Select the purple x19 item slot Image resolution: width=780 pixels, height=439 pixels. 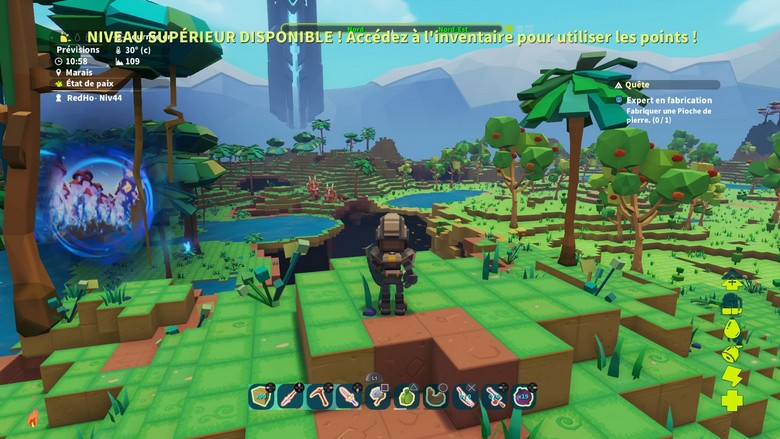point(522,397)
